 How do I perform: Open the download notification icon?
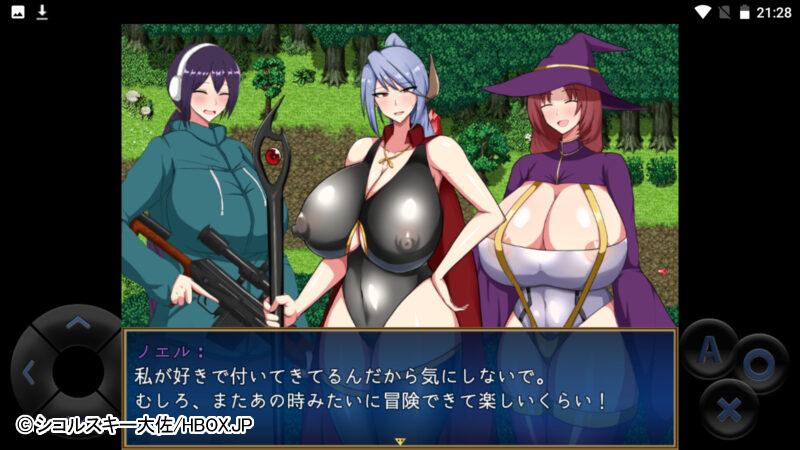pyautogui.click(x=42, y=12)
